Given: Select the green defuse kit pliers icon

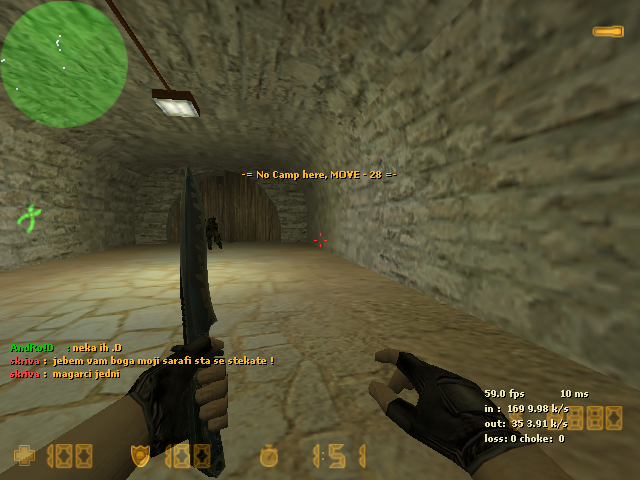Looking at the screenshot, I should [32, 215].
